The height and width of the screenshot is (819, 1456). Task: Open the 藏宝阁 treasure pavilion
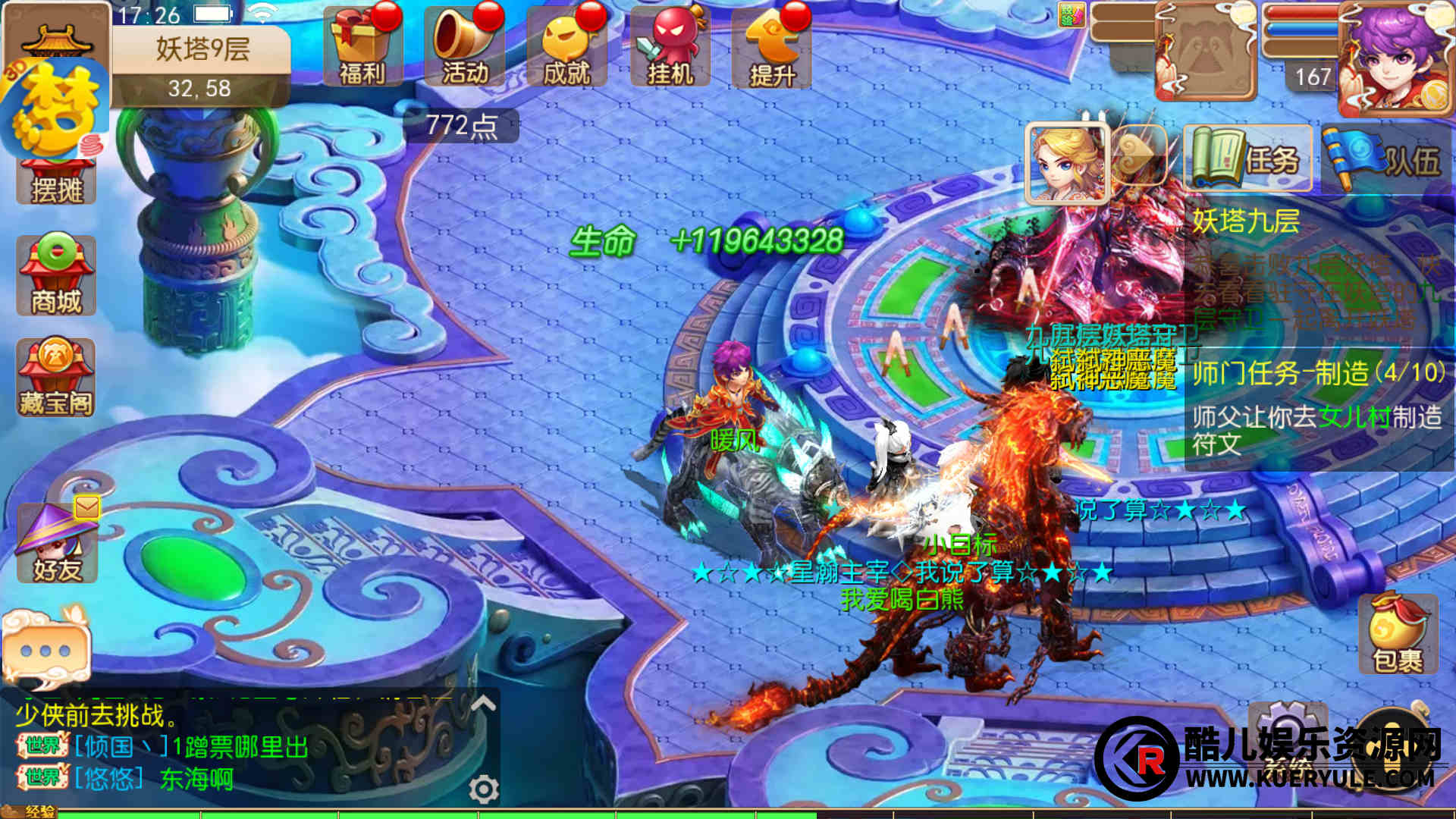pyautogui.click(x=56, y=378)
